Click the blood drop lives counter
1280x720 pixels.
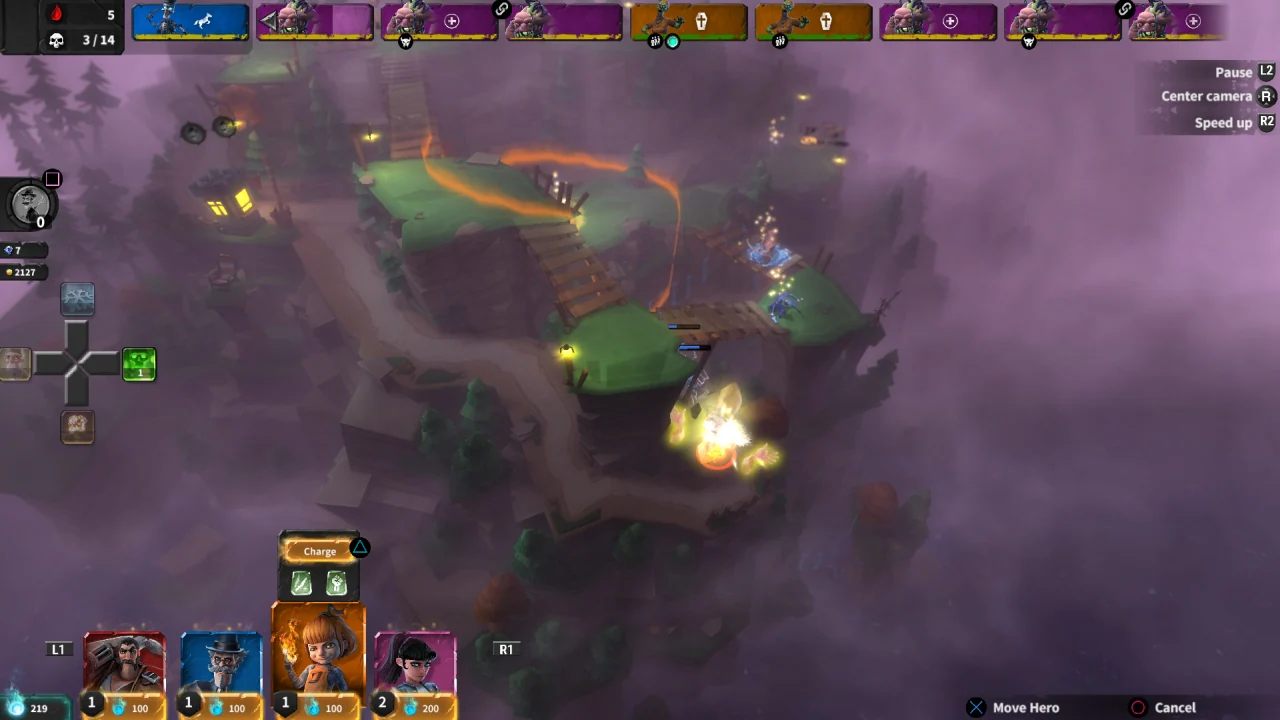(x=57, y=15)
